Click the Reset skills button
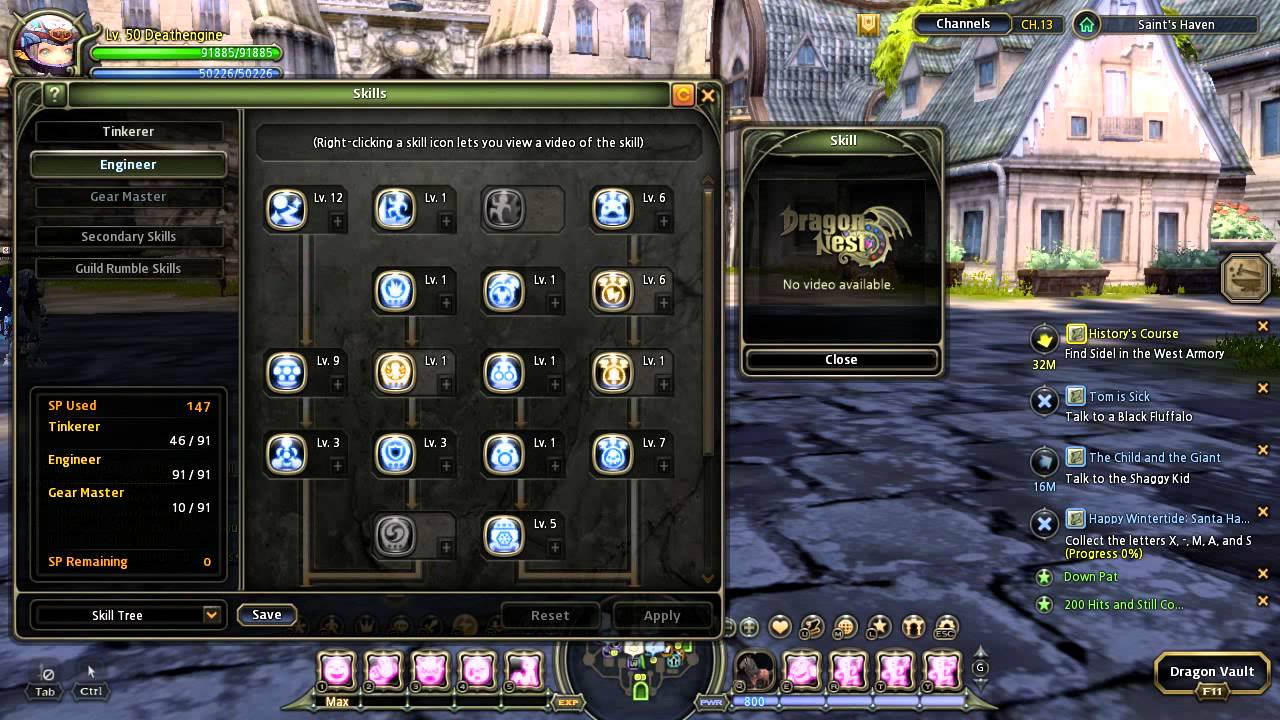This screenshot has height=720, width=1280. click(549, 616)
